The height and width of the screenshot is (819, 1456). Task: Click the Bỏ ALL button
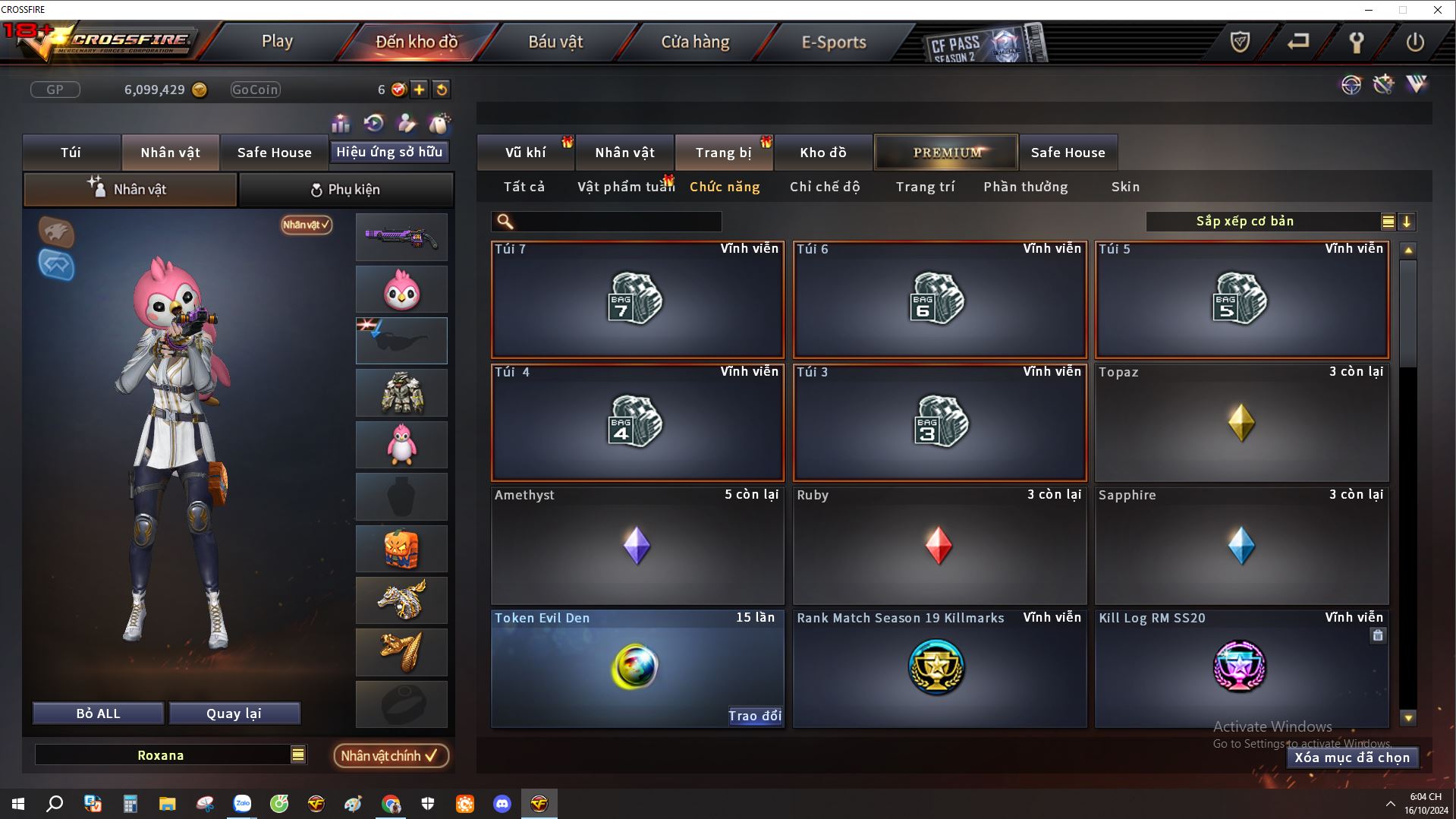click(98, 713)
